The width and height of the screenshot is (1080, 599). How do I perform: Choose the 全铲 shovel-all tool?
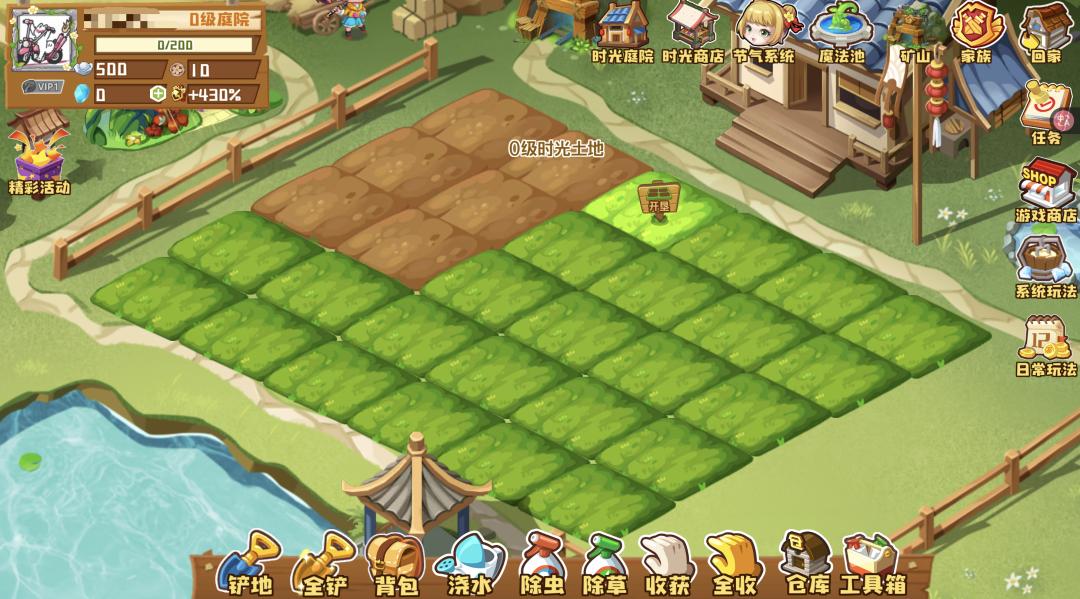(x=323, y=564)
